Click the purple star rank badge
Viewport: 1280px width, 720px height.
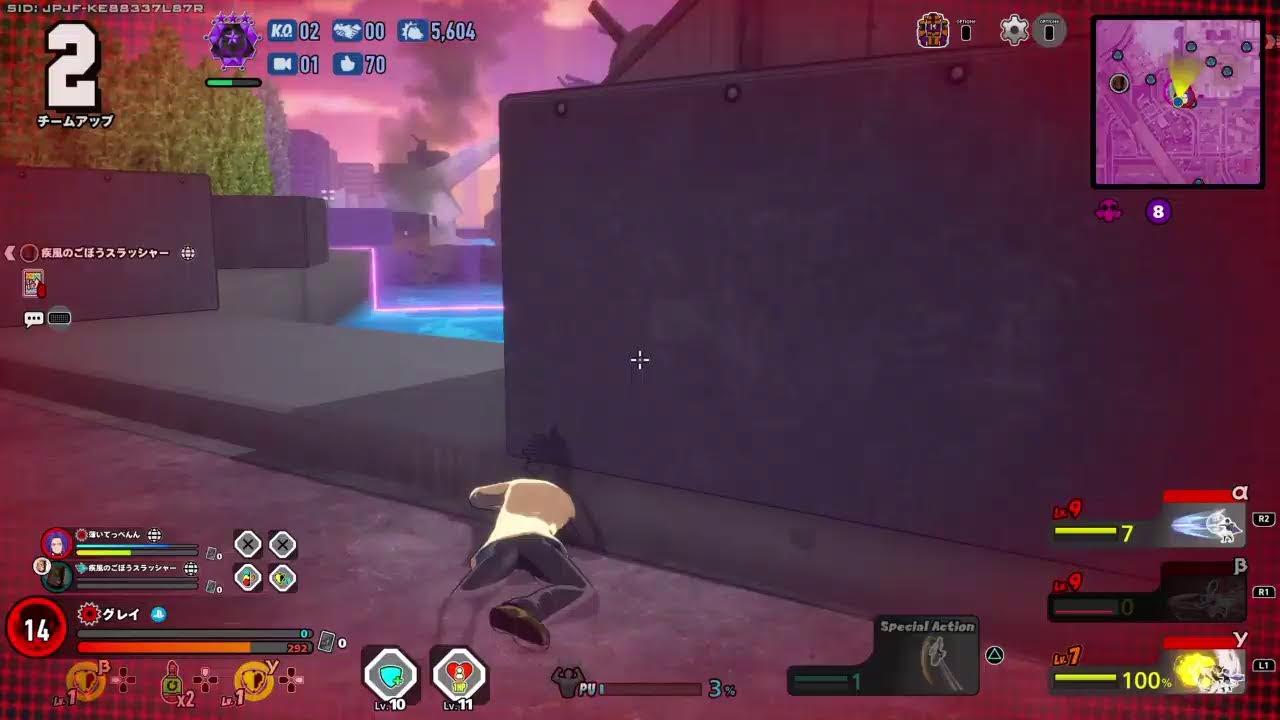[232, 43]
